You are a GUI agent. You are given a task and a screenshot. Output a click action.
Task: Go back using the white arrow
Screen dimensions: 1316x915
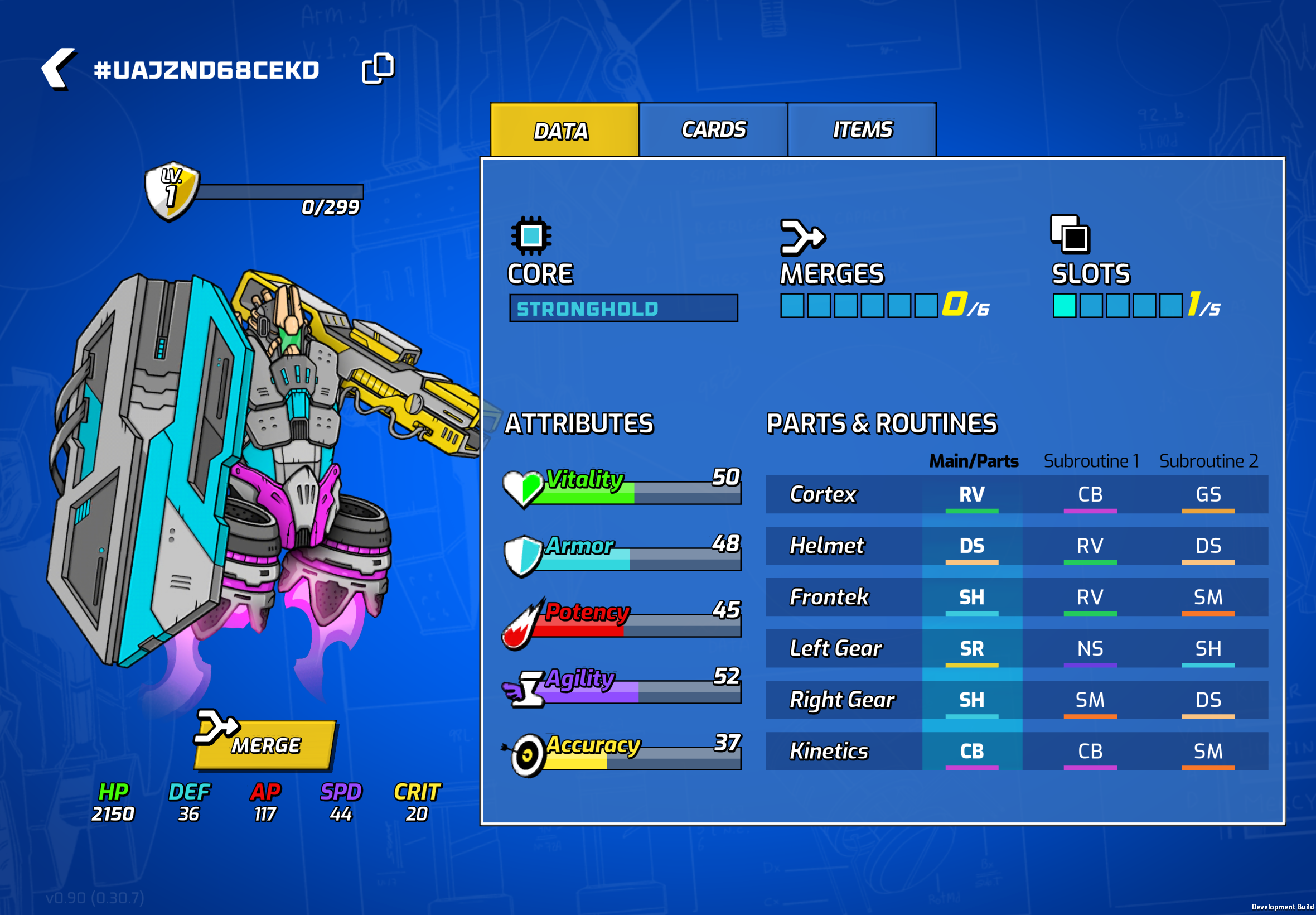58,69
